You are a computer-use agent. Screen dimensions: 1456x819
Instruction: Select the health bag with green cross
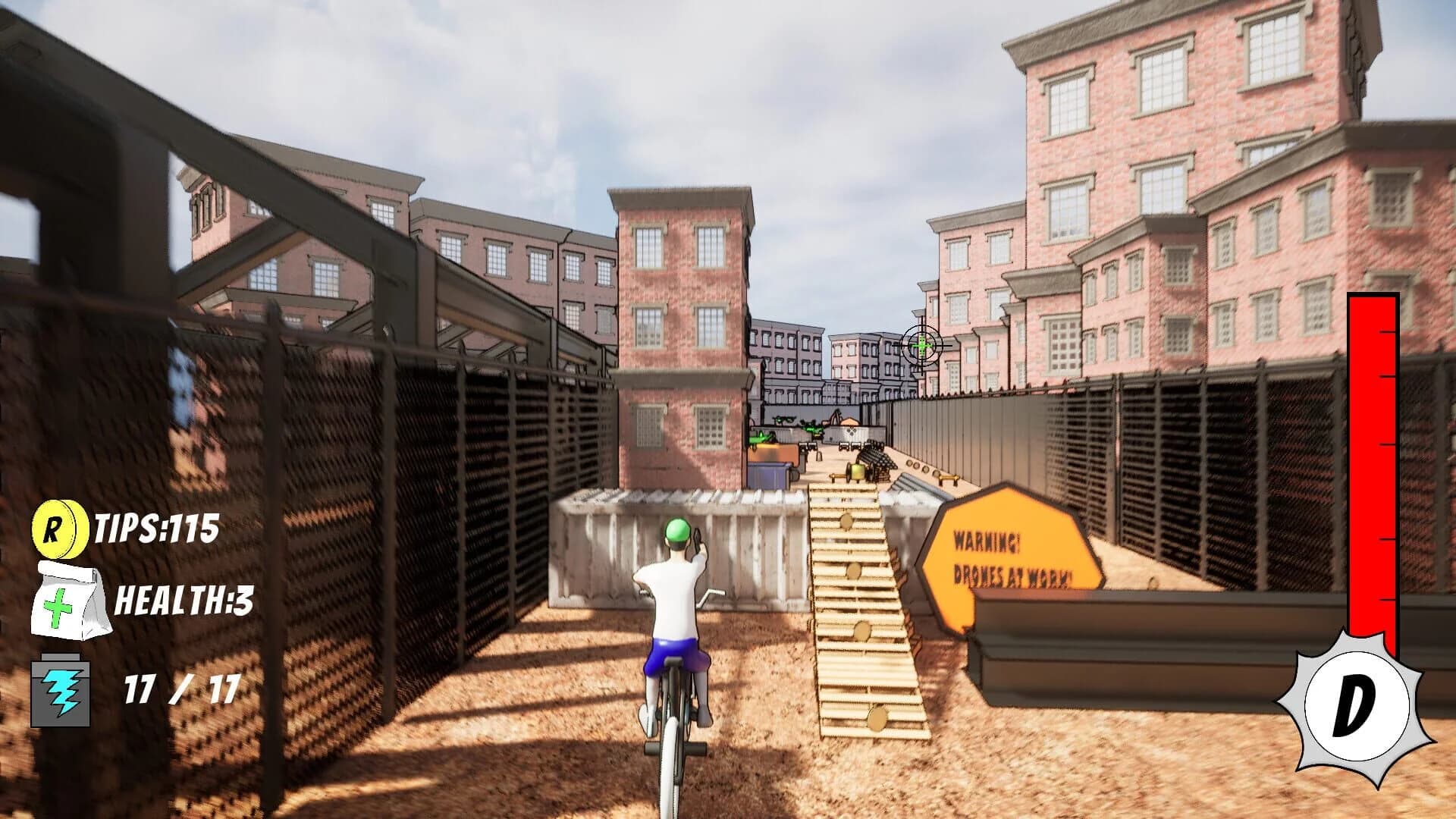pos(71,601)
